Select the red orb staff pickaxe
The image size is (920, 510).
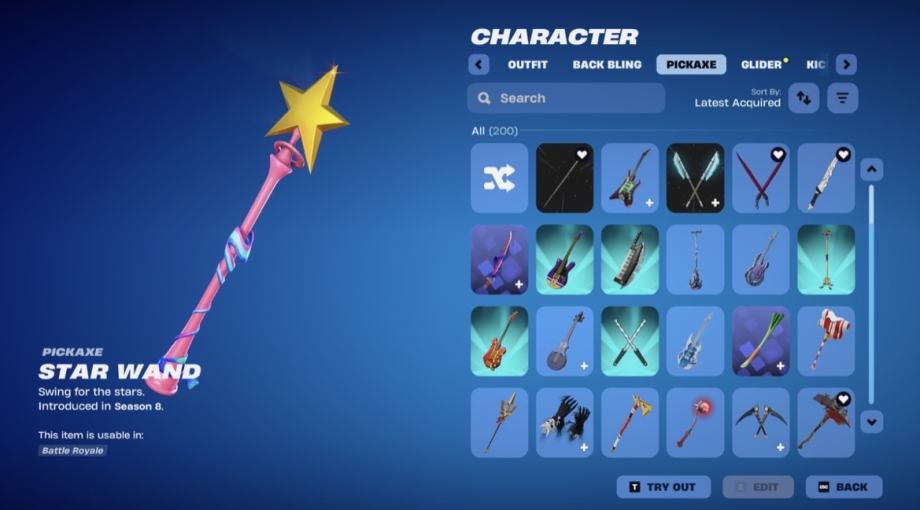pos(695,423)
